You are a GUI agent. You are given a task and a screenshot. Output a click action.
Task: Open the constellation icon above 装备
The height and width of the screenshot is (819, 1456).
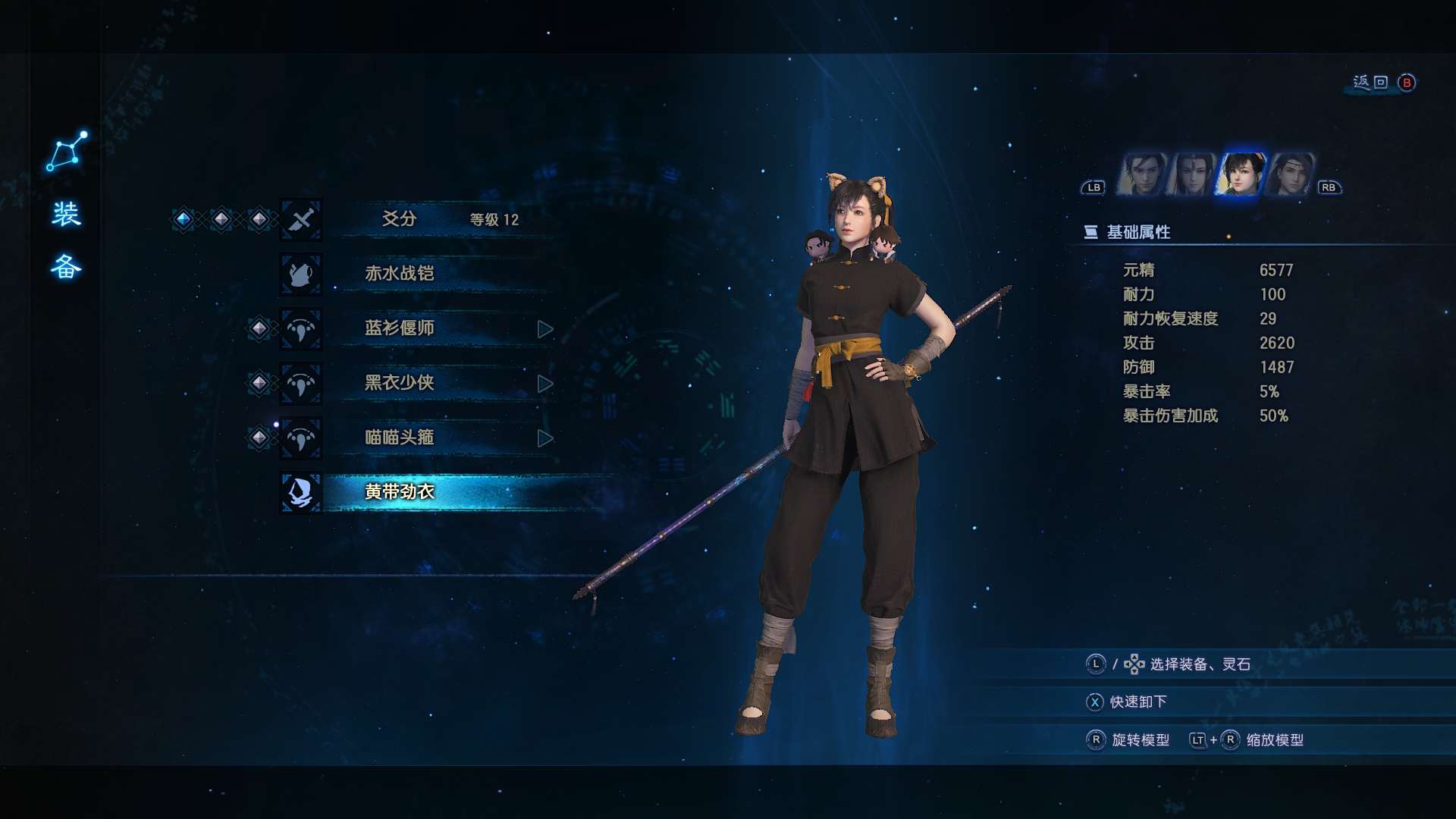pyautogui.click(x=67, y=151)
